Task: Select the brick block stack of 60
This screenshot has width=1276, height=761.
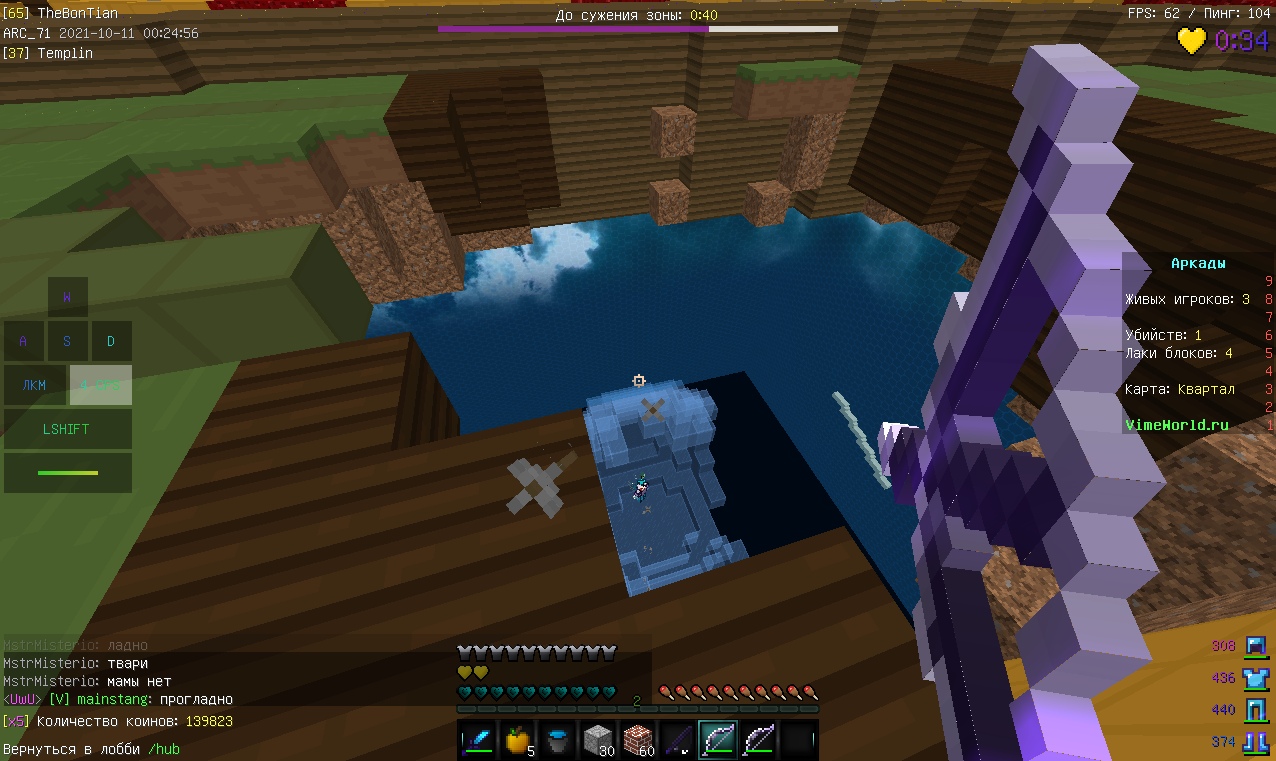Action: (637, 740)
